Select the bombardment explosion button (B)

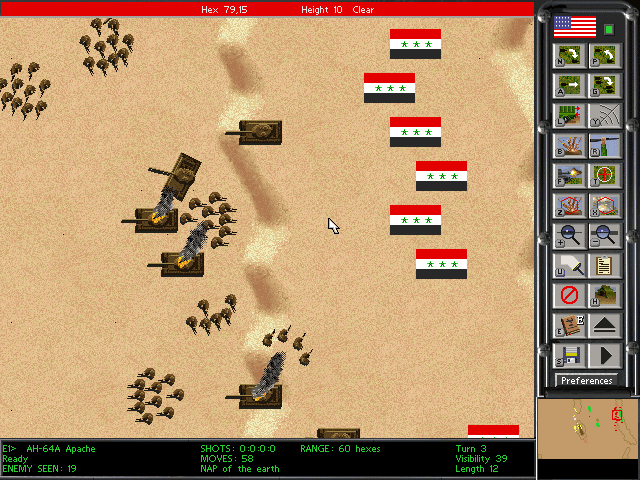(568, 146)
